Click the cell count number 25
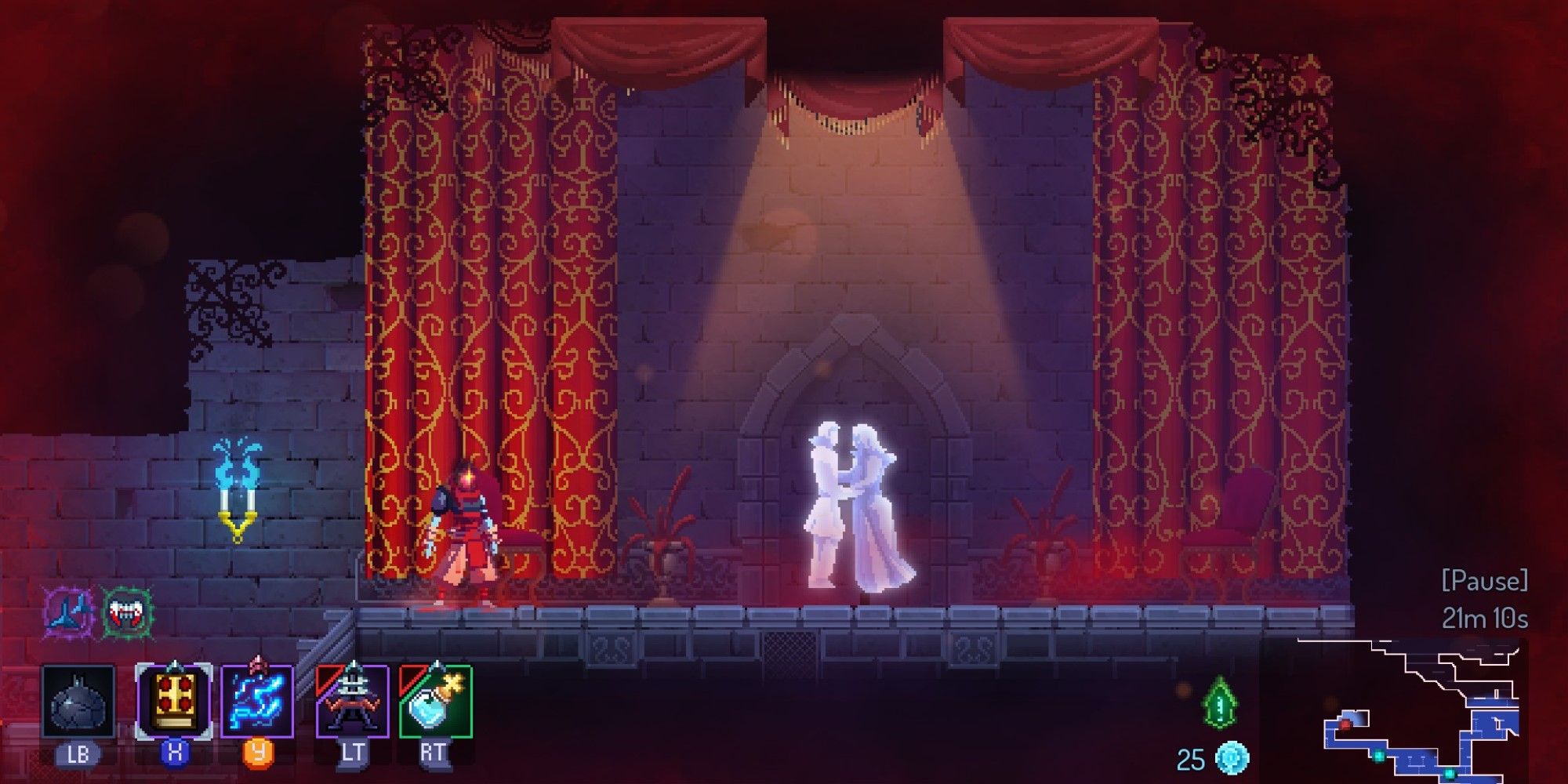This screenshot has width=1568, height=784. click(1190, 757)
